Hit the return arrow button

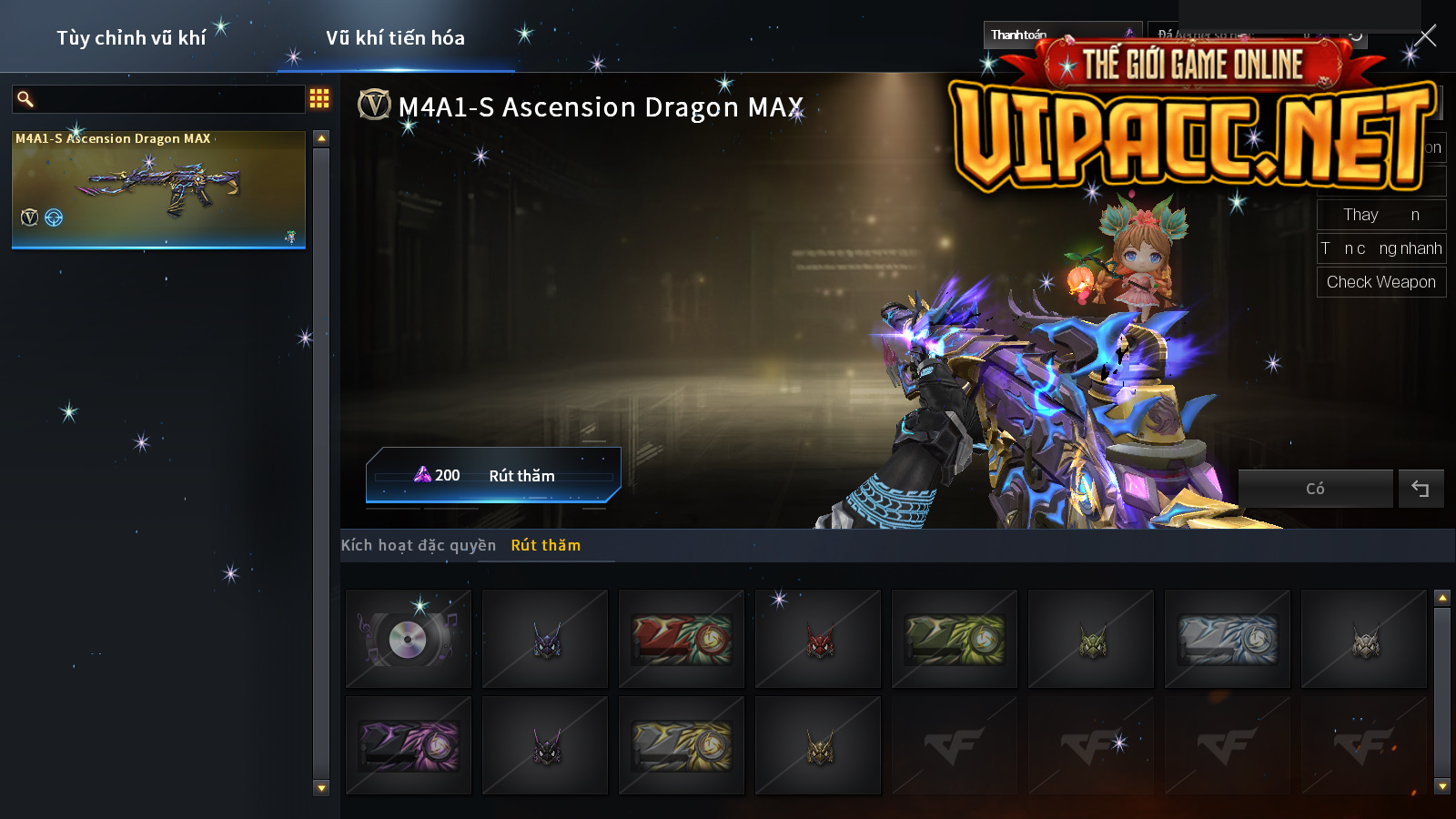click(x=1421, y=489)
